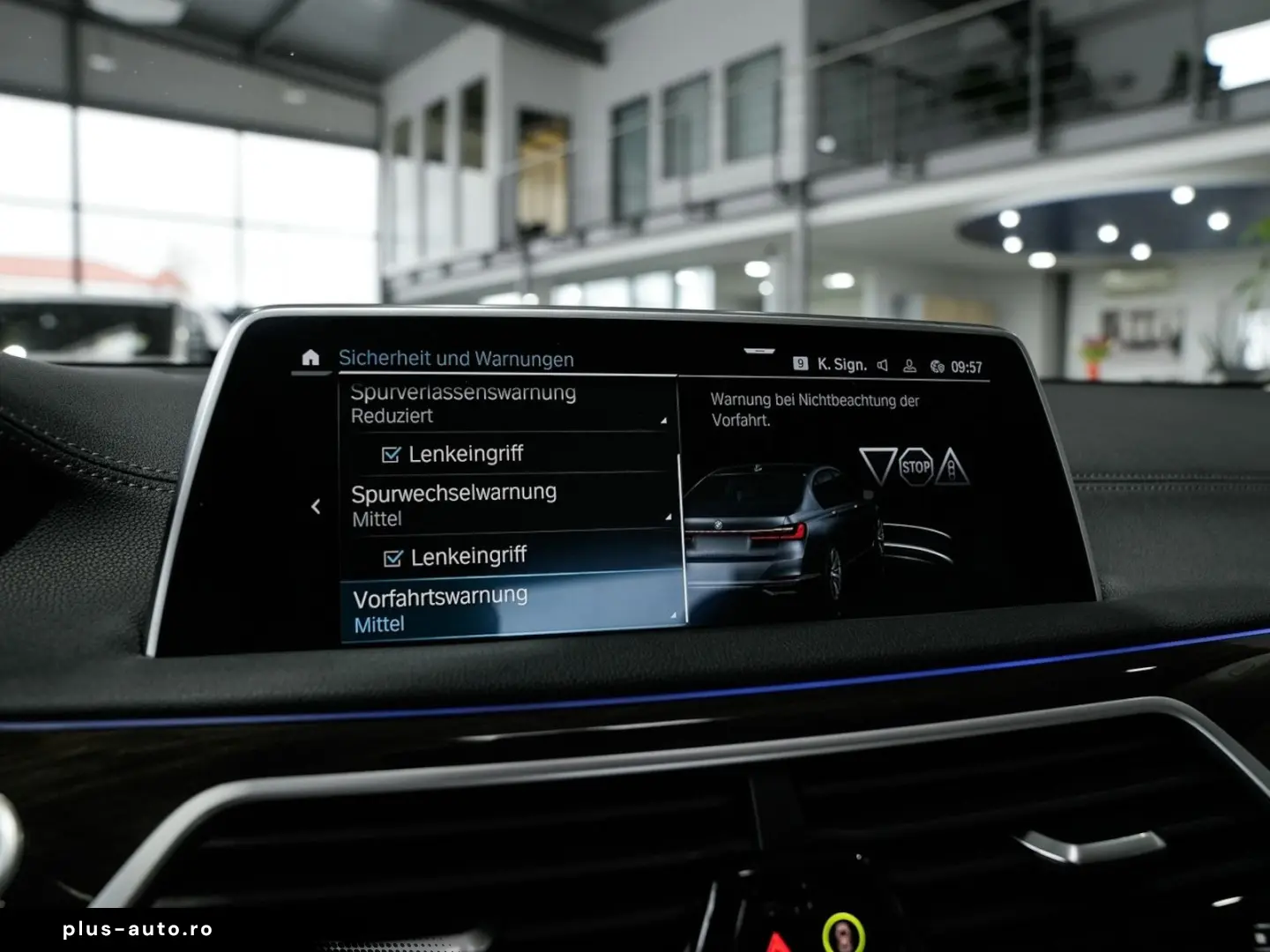Tap the priority road sign icon on the right

(x=954, y=465)
